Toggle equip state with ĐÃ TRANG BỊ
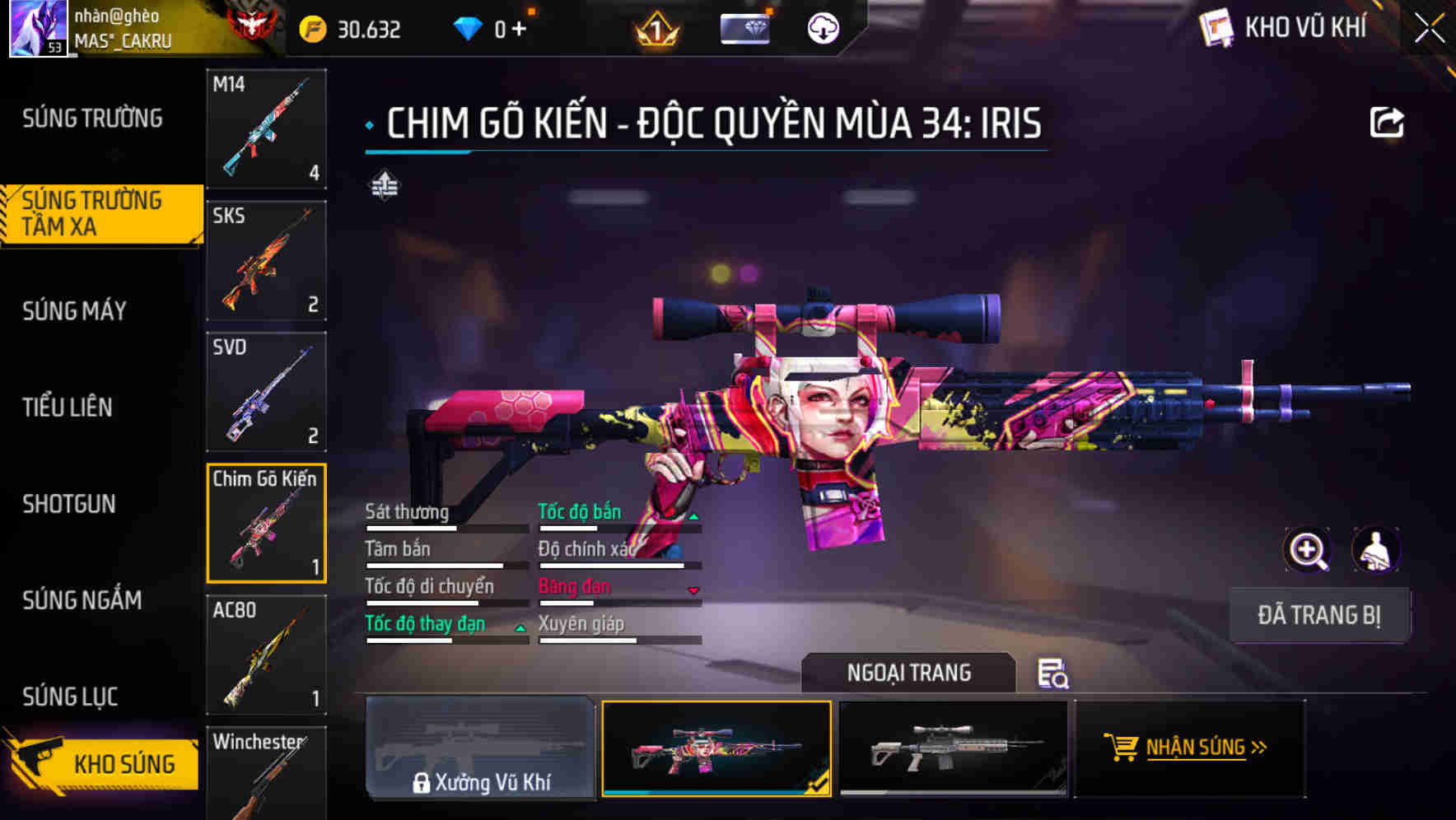Screen dimensions: 1456x820 click(1319, 615)
